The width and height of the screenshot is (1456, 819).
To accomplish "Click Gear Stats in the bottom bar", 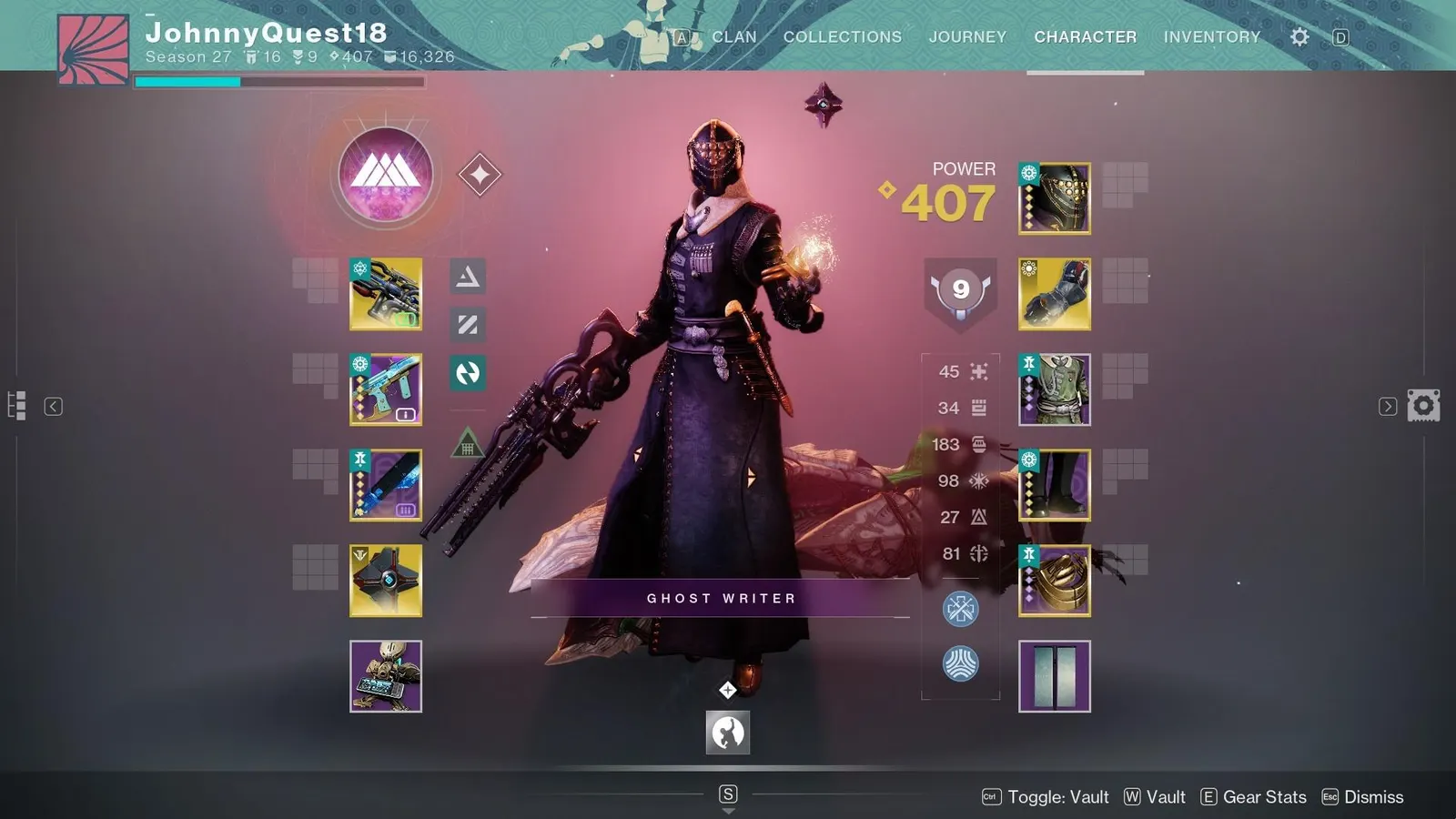I will point(1265,796).
